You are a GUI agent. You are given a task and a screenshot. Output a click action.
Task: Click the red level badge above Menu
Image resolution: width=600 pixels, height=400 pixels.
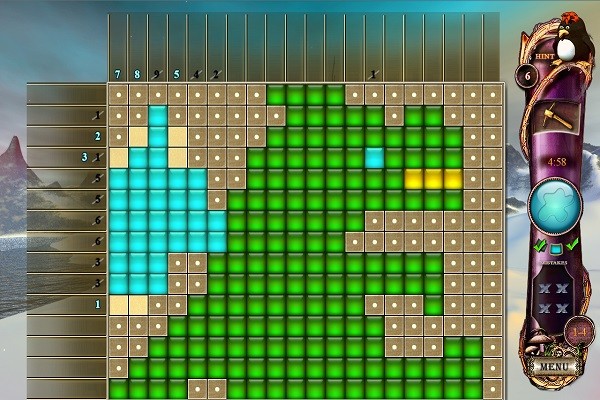tap(577, 331)
